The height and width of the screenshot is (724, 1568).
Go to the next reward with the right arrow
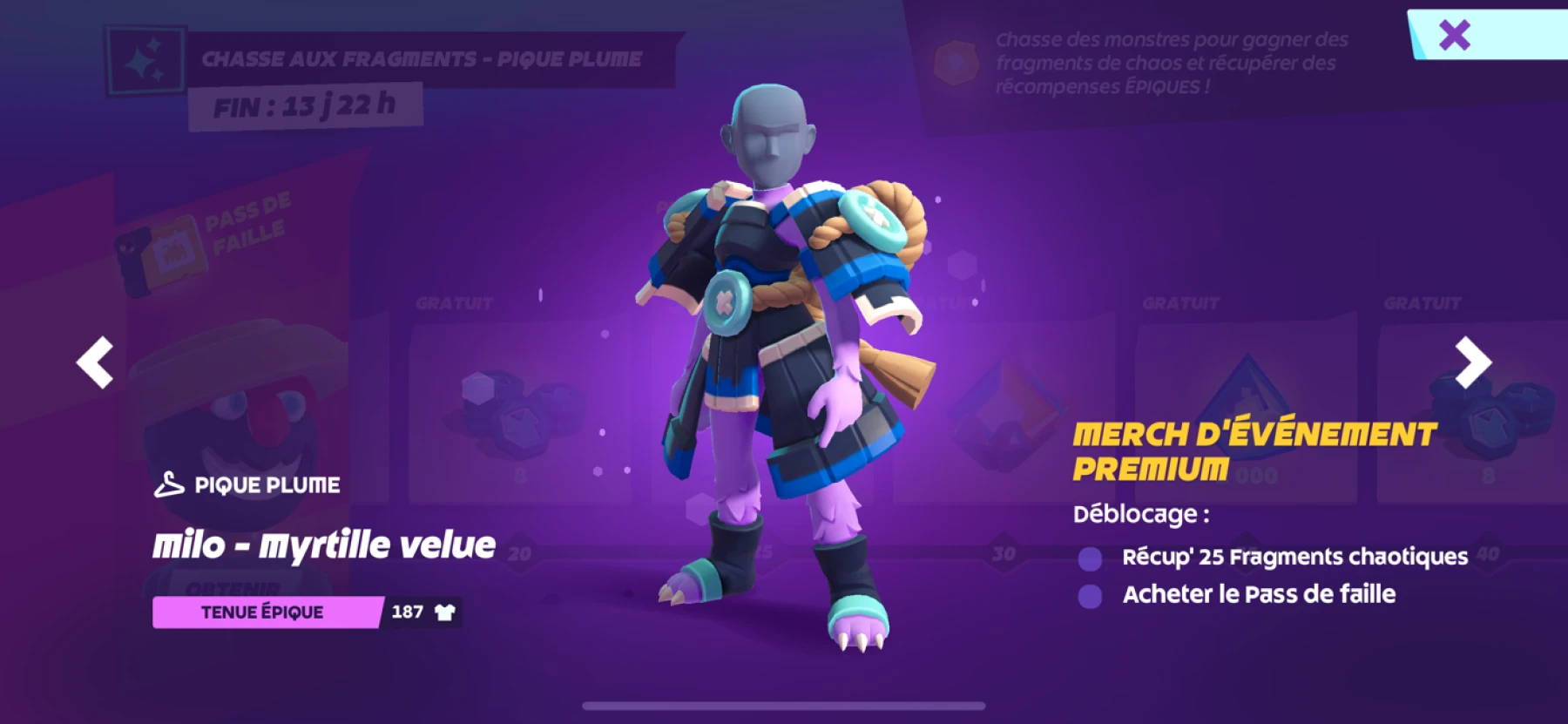pos(1472,362)
